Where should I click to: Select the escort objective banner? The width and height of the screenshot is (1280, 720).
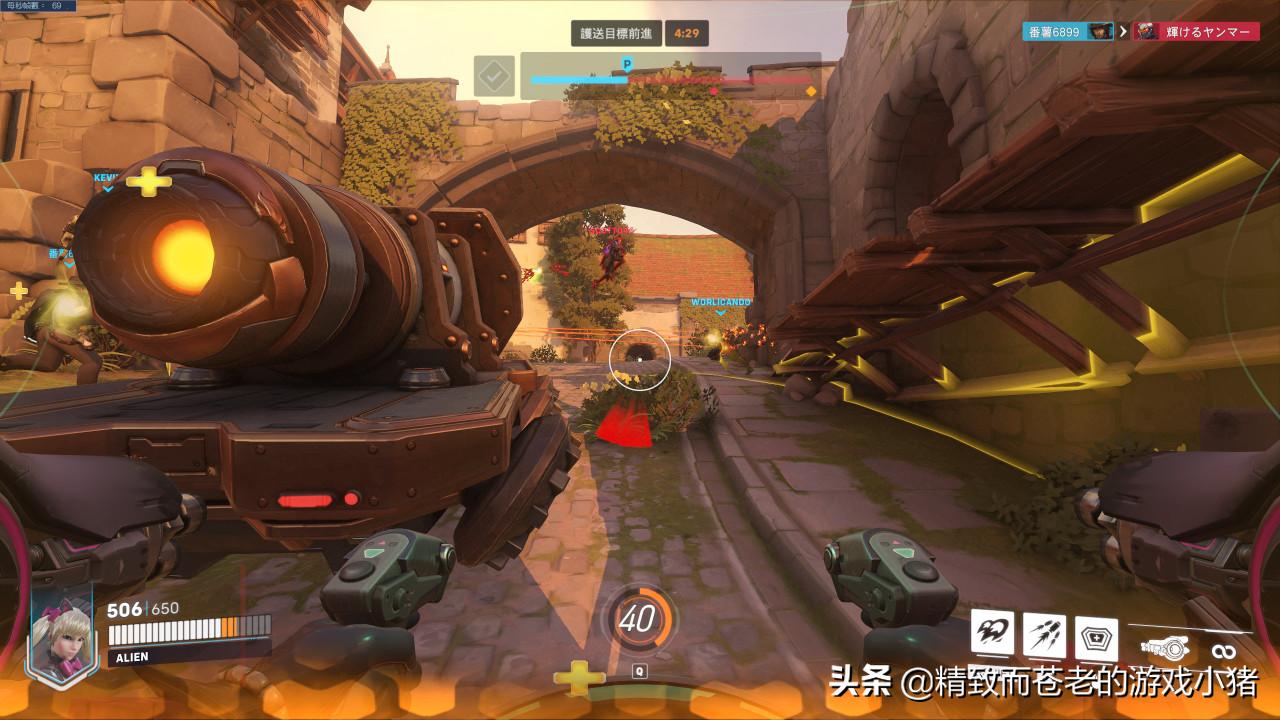616,33
